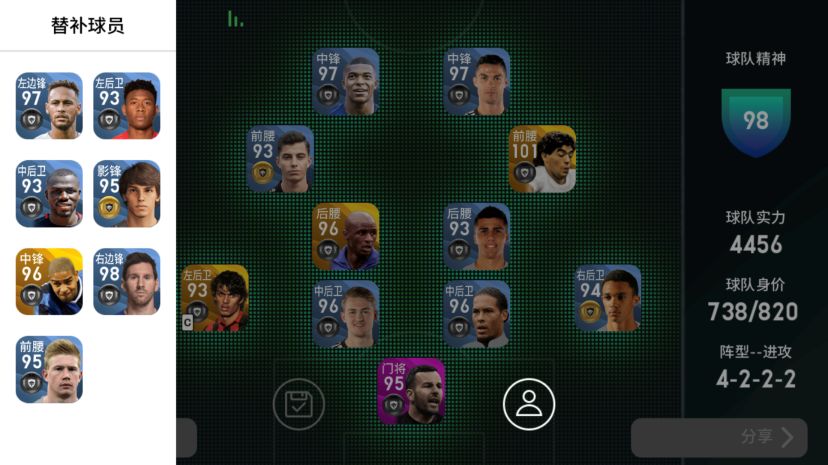828x465 pixels.
Task: Click the floppy disk save lineup button
Action: 298,404
